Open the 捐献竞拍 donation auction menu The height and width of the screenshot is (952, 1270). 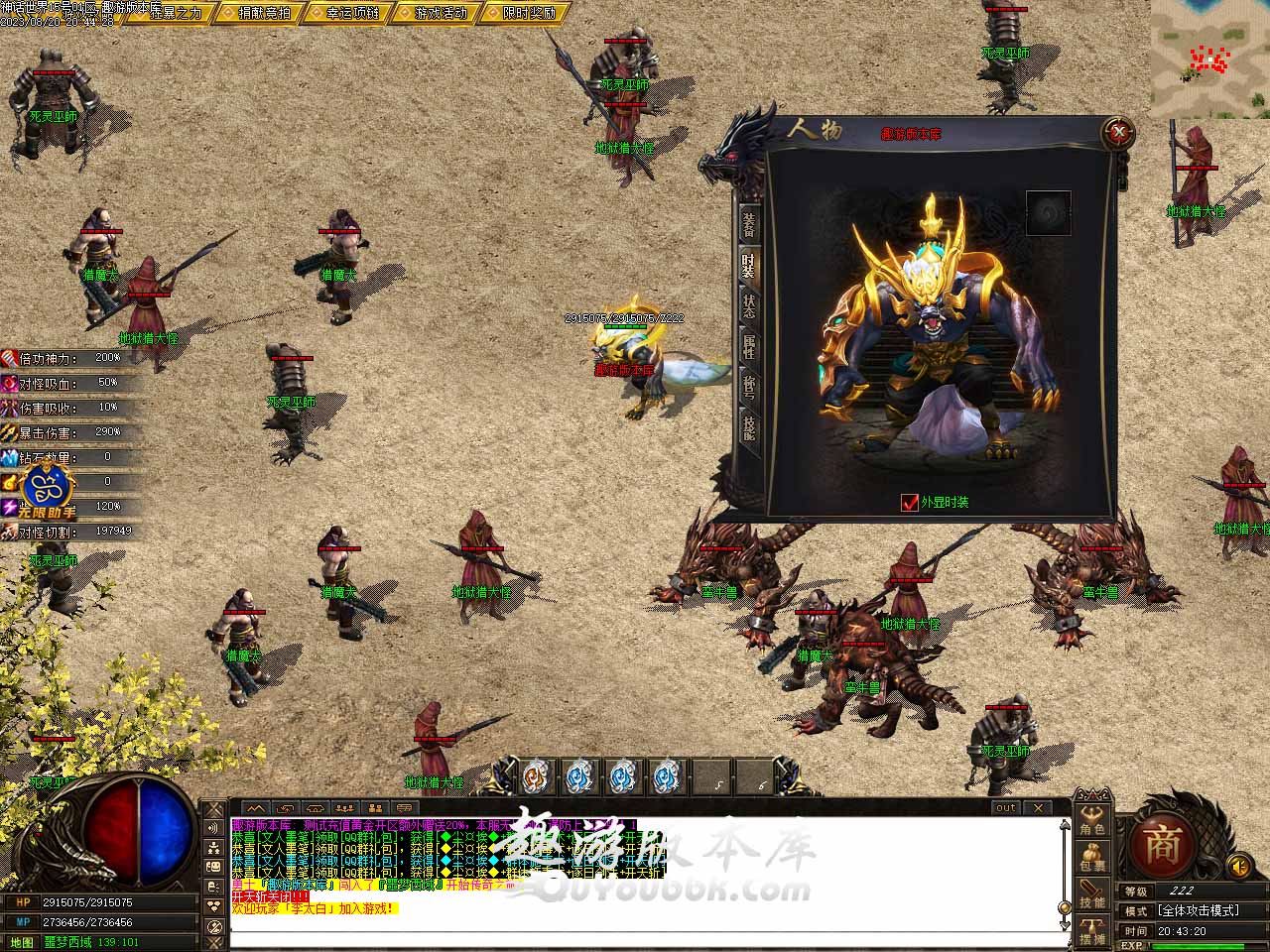[265, 13]
